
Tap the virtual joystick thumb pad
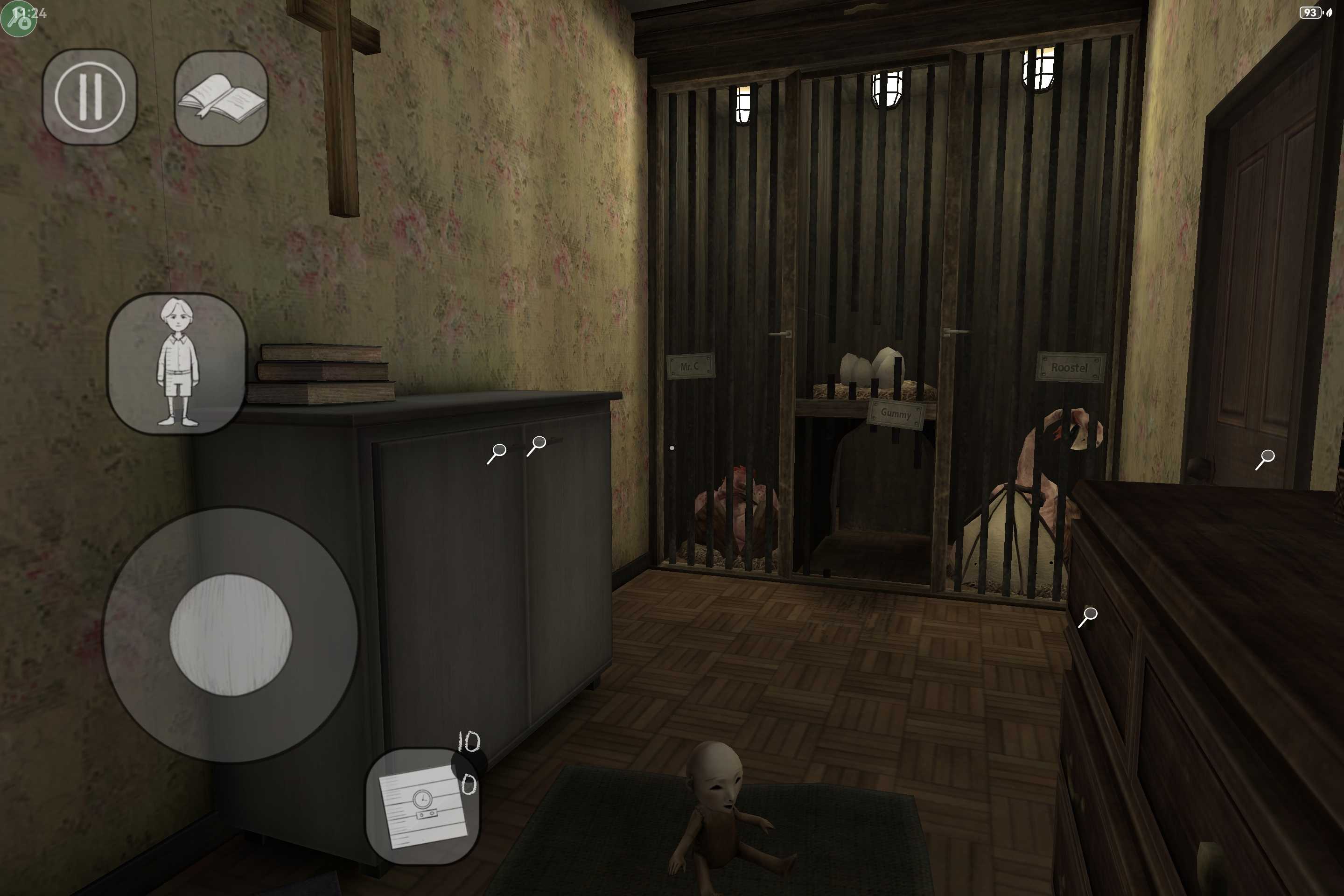click(231, 635)
